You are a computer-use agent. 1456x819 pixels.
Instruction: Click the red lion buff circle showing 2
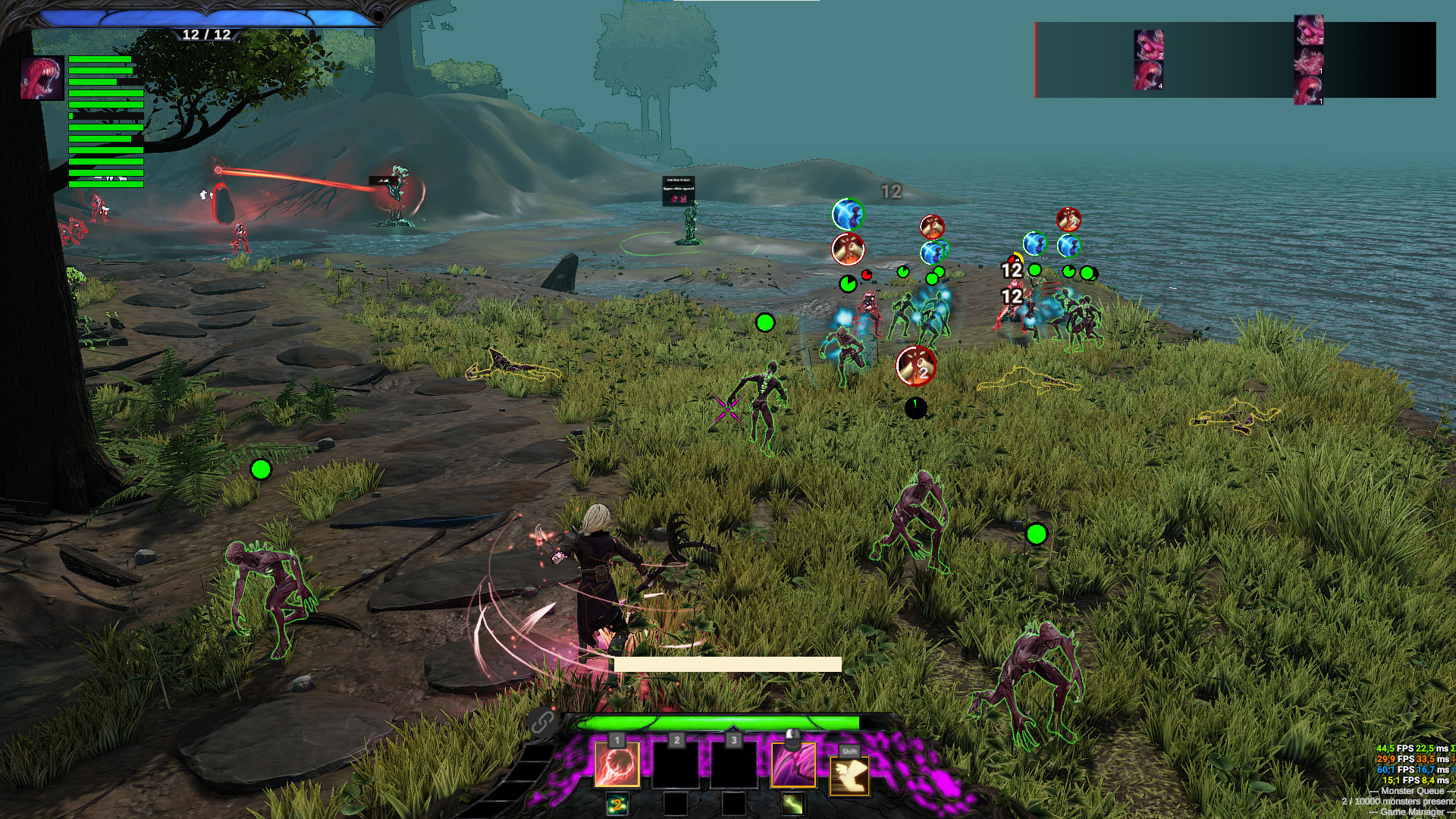coord(916,365)
